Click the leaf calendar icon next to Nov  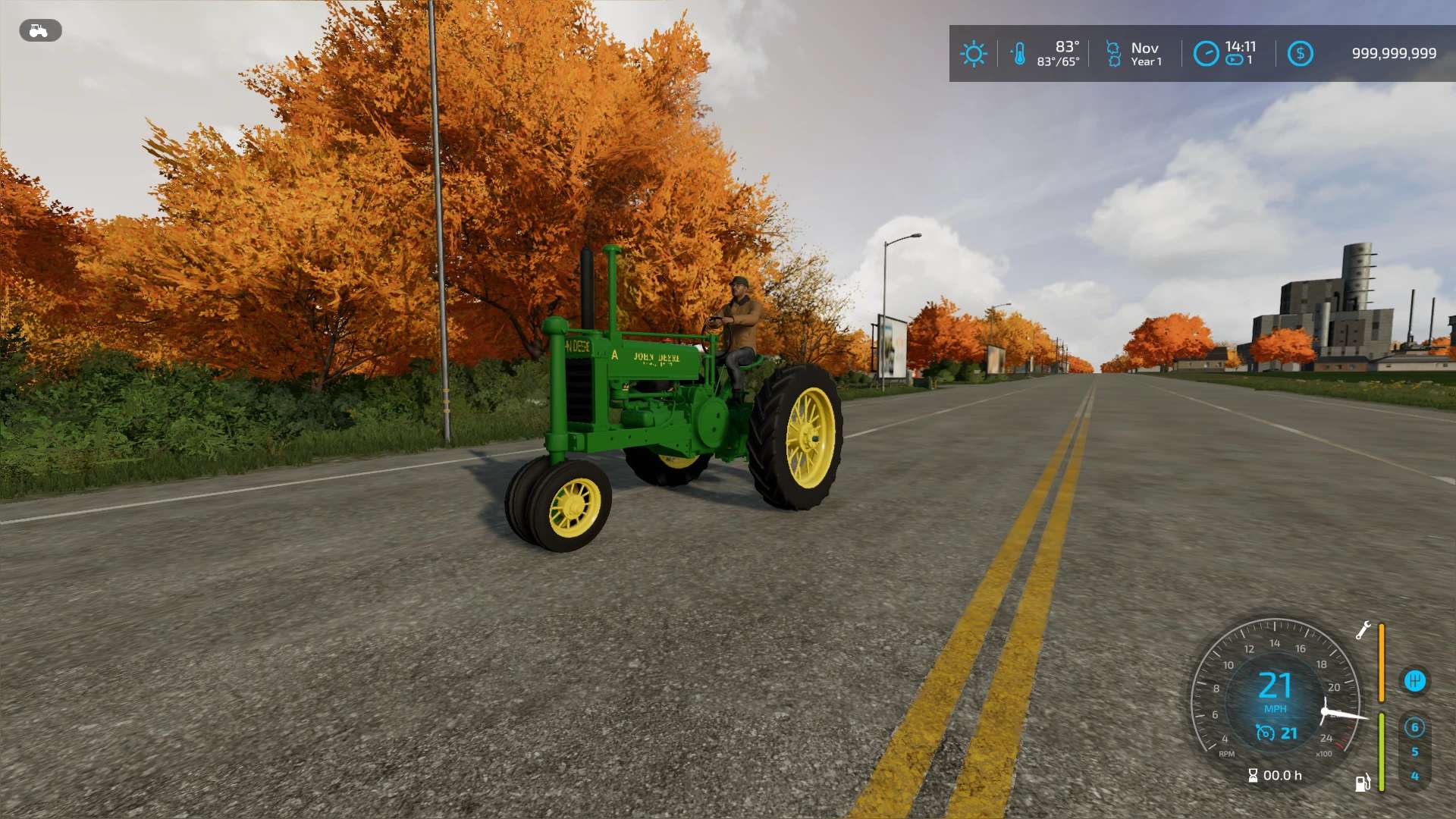tap(1112, 53)
